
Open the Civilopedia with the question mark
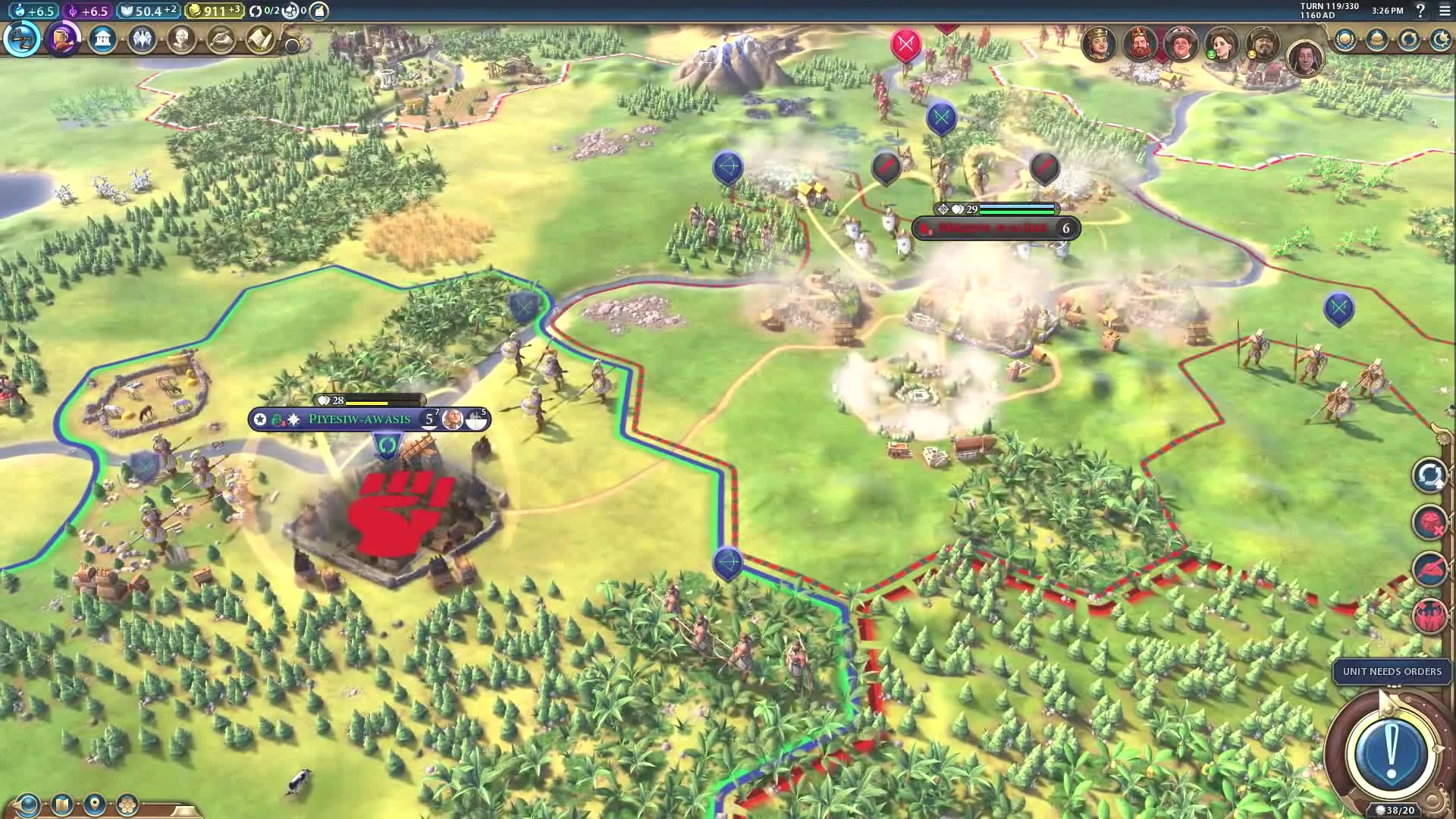tap(1420, 11)
